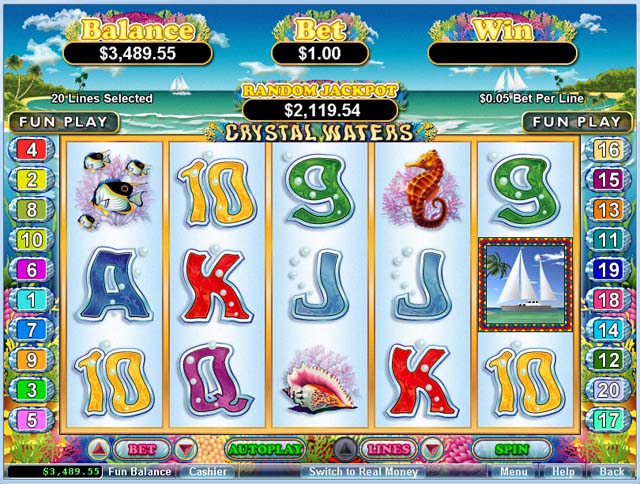This screenshot has height=484, width=640.
Task: Select payline 13 marker
Action: 608,210
